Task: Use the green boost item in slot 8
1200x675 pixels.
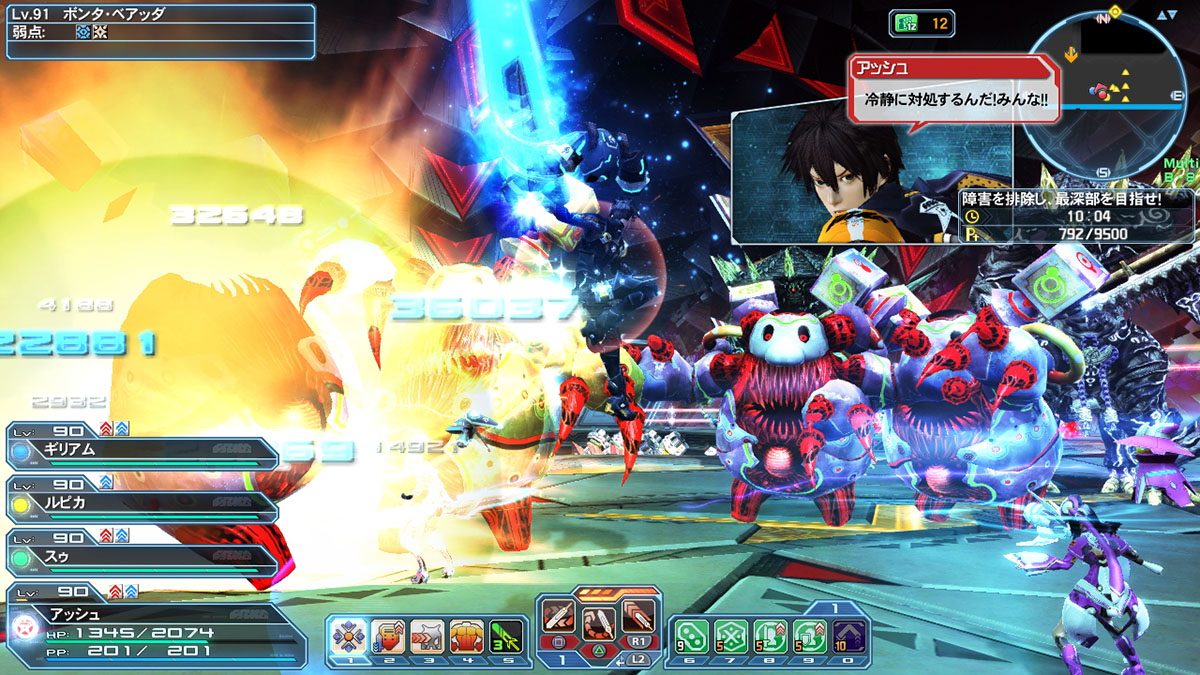Action: (770, 636)
